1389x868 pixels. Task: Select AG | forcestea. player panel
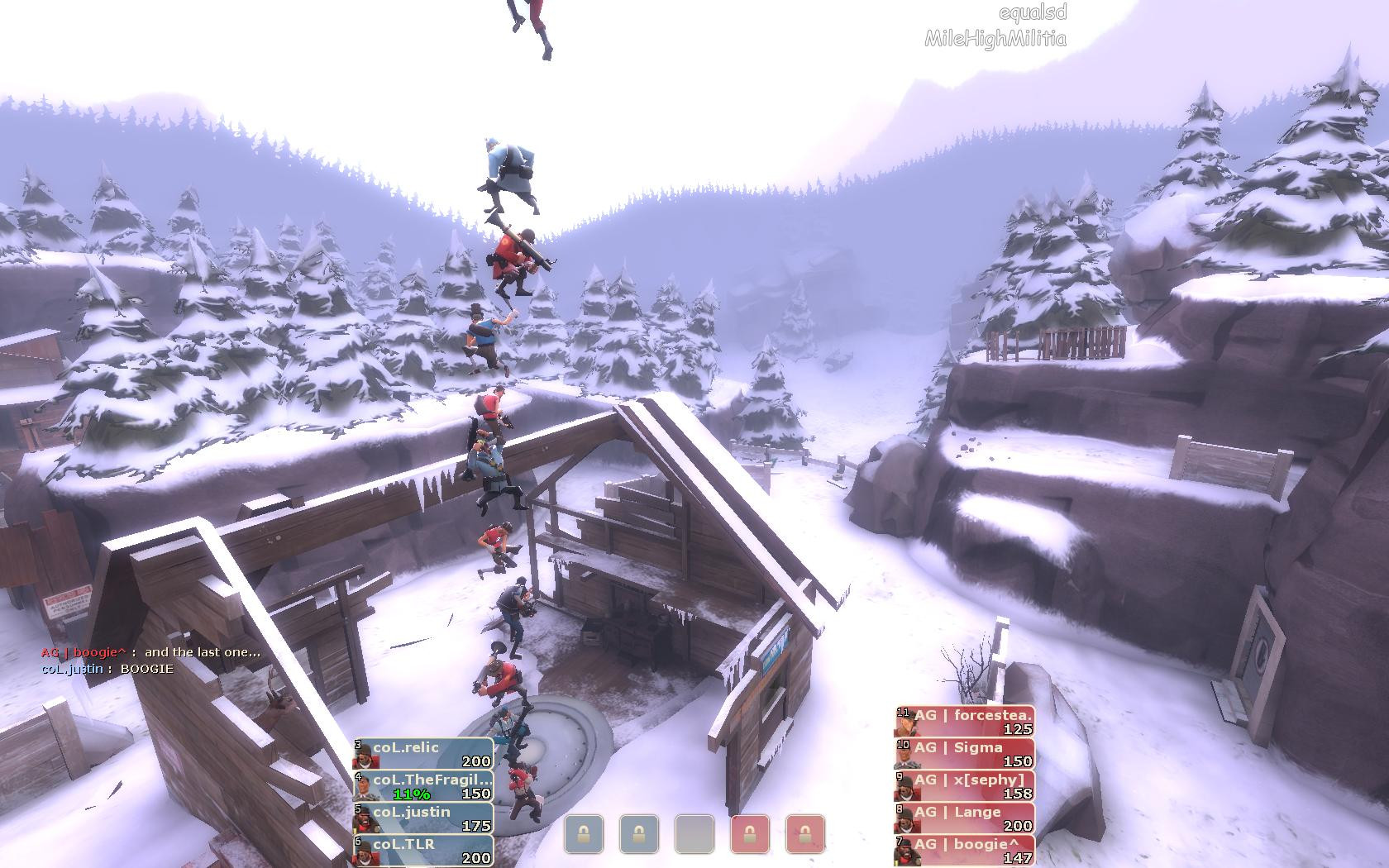965,722
